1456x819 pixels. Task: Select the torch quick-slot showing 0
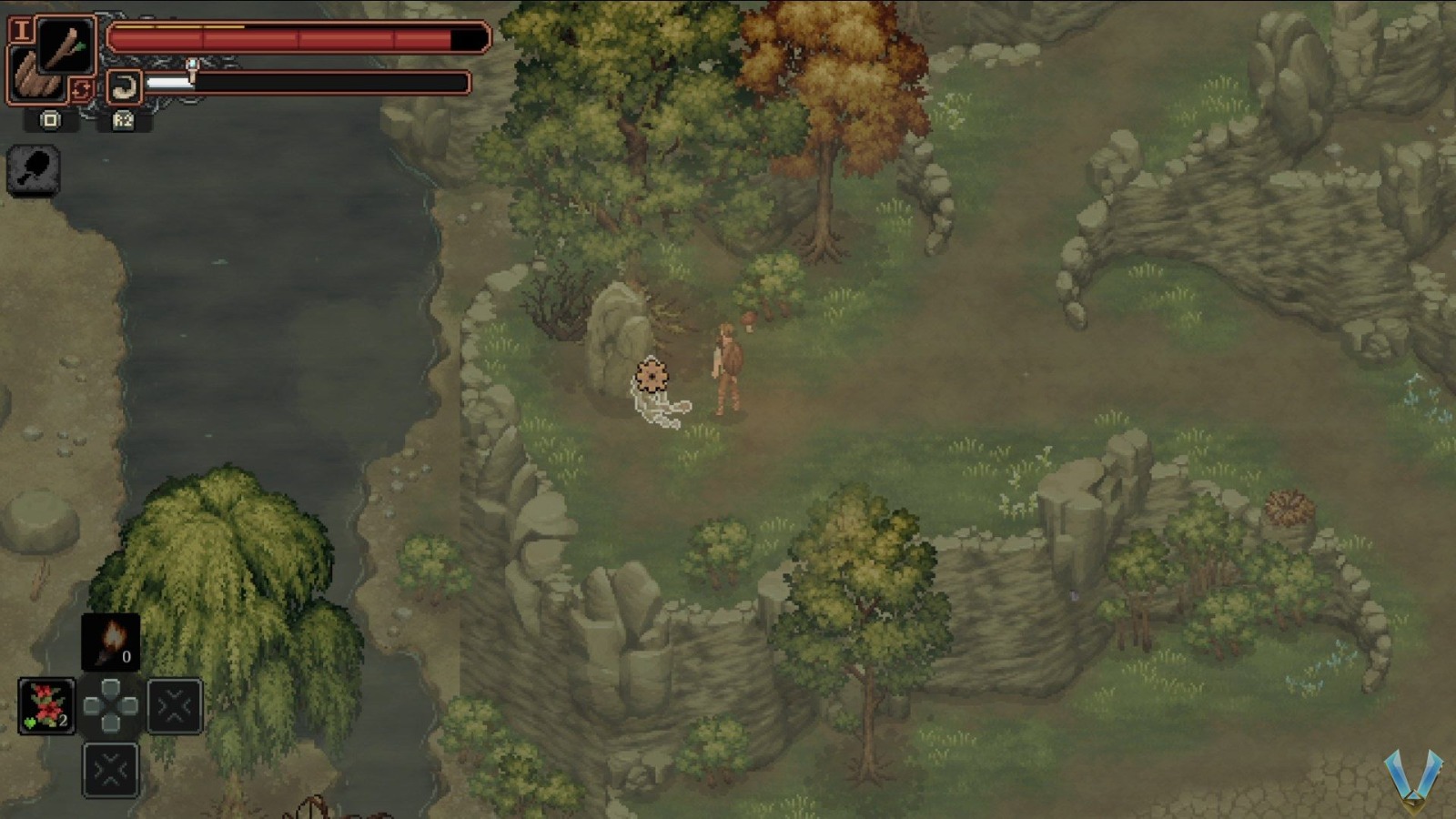coord(109,640)
